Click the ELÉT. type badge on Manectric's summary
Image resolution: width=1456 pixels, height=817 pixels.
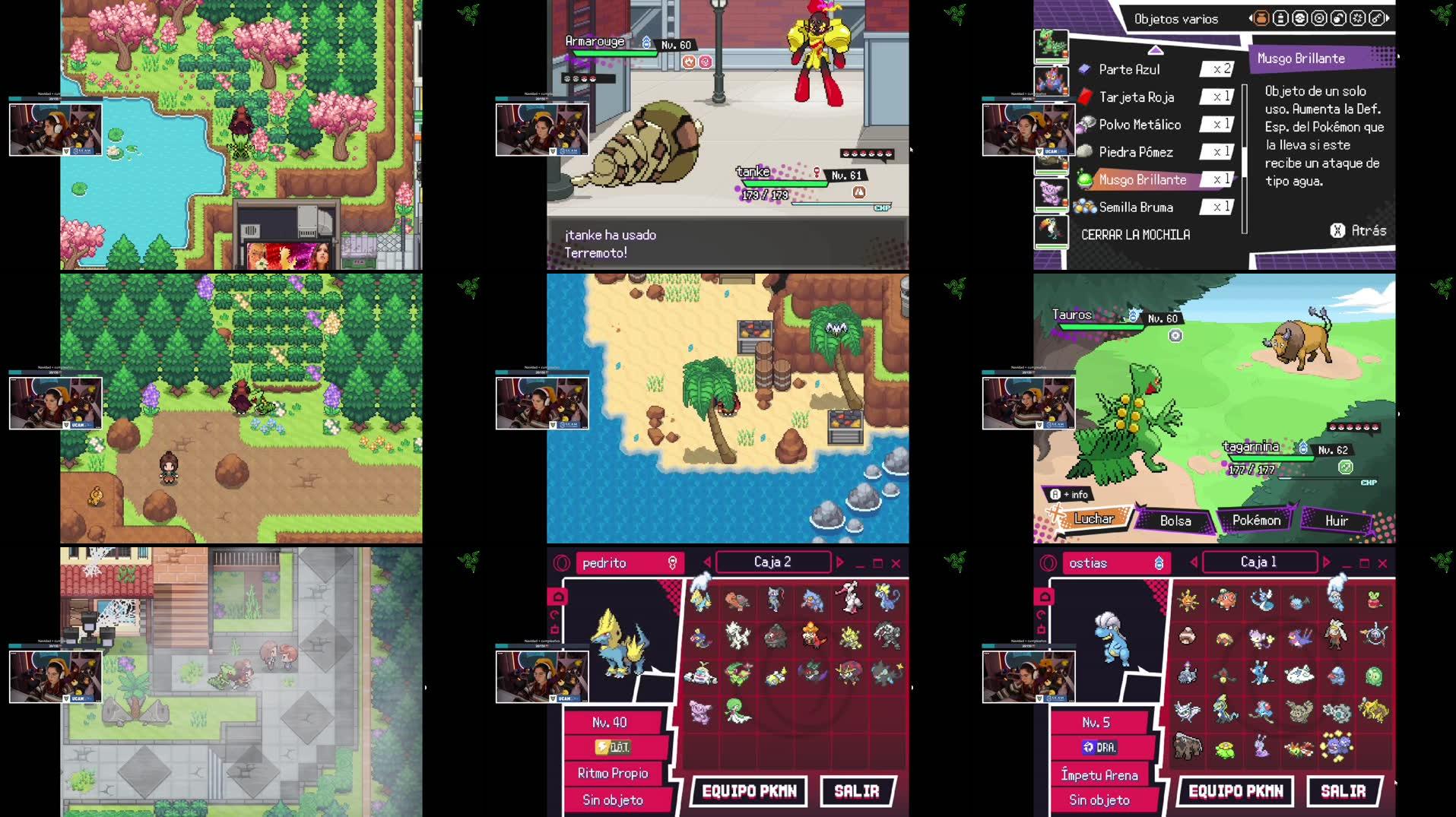pos(613,747)
